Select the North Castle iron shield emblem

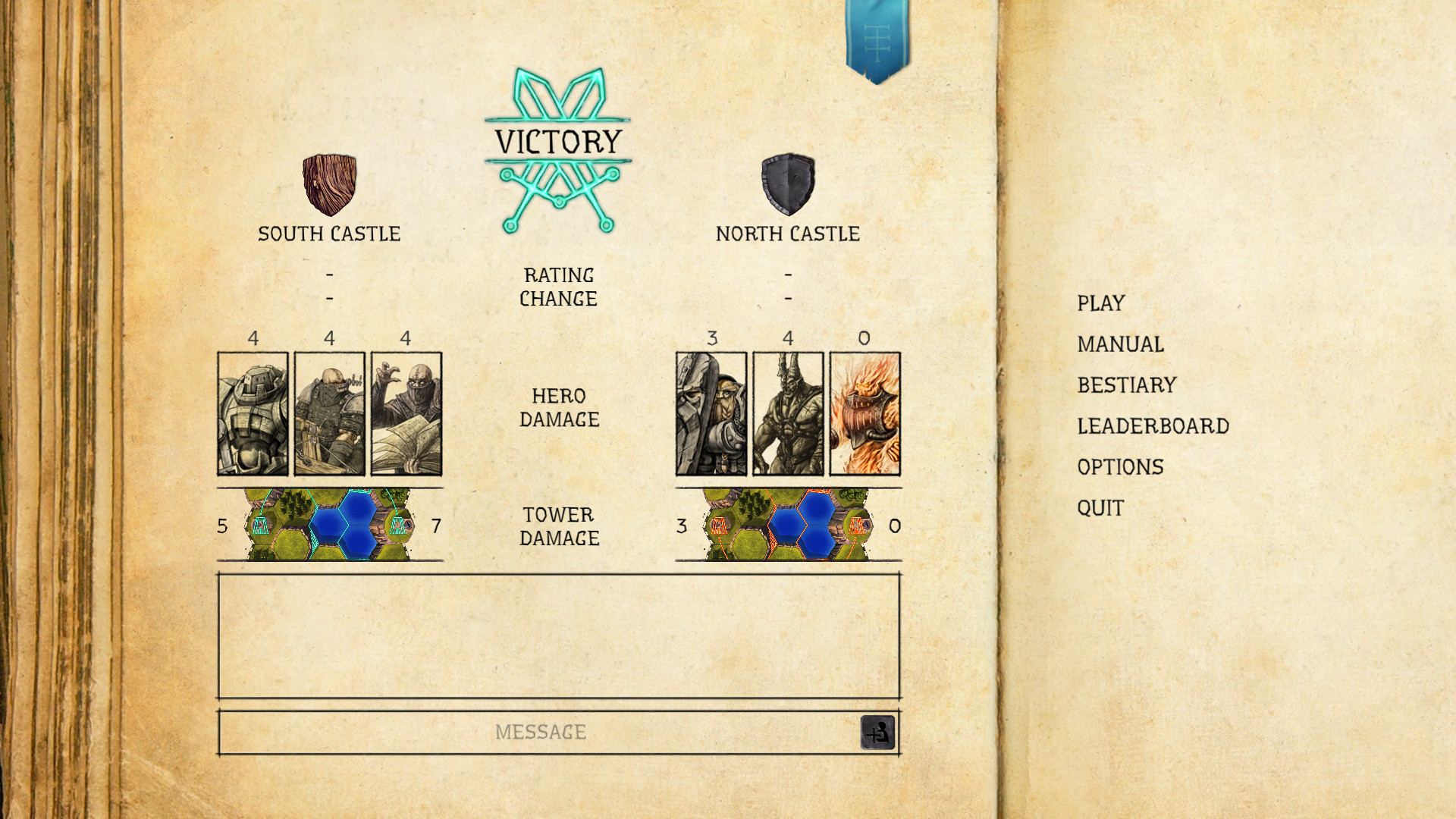(x=789, y=187)
